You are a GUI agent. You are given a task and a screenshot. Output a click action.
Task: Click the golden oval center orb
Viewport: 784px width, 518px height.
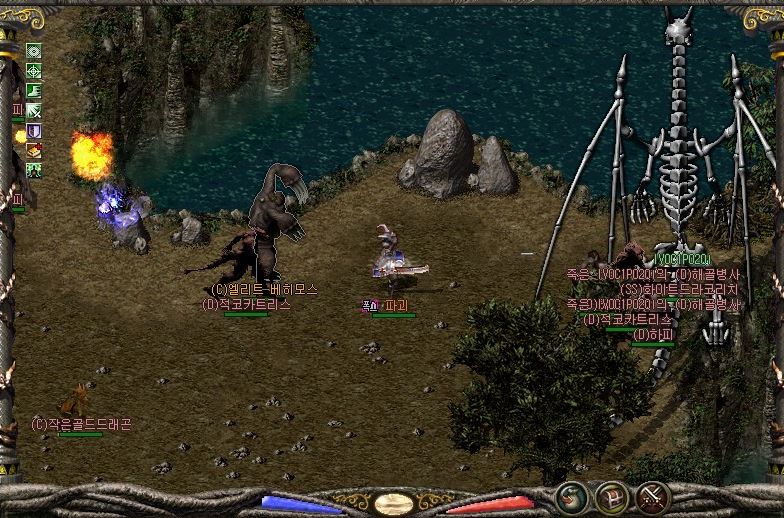pyautogui.click(x=394, y=502)
